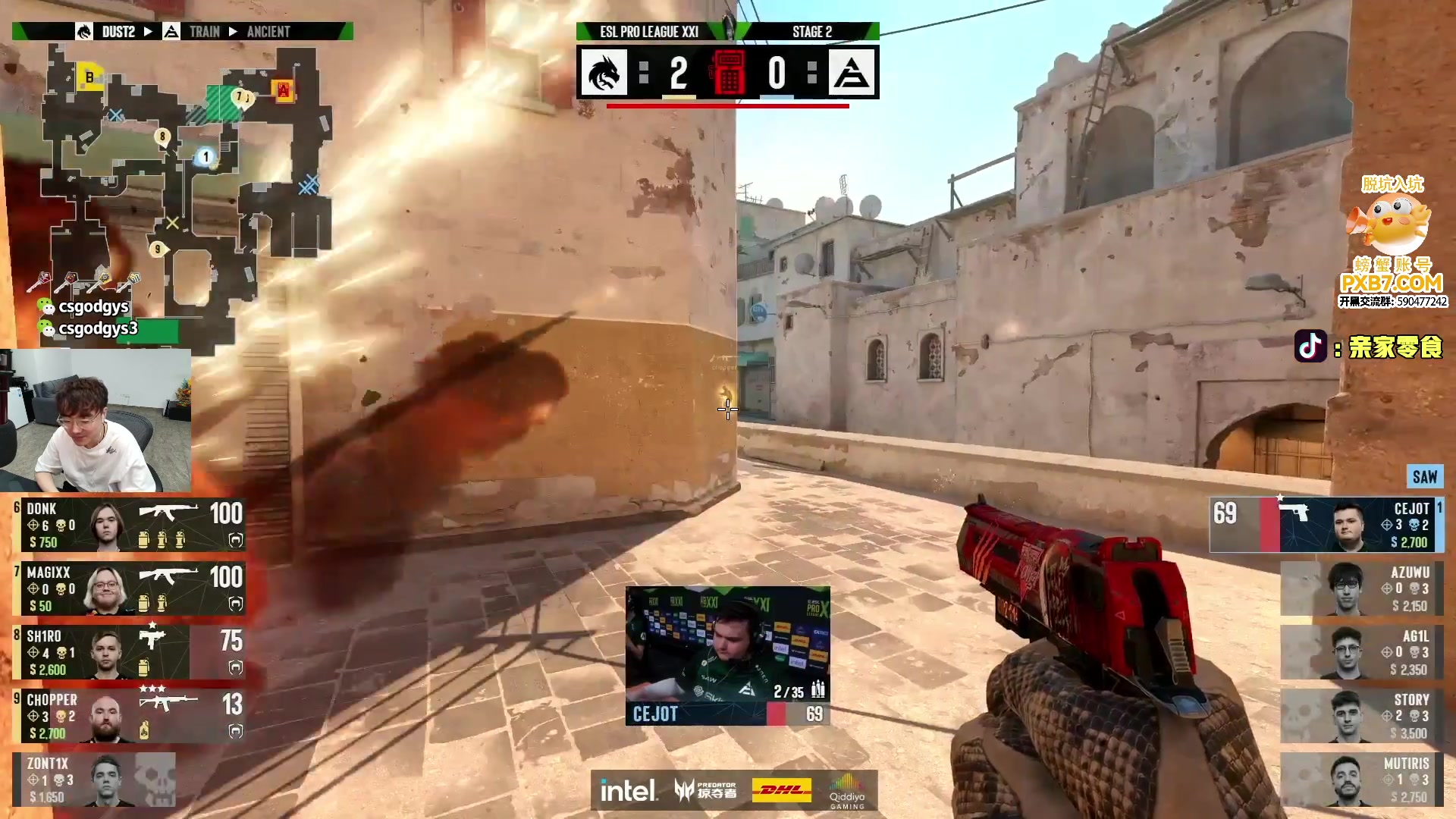The width and height of the screenshot is (1456, 819).
Task: Choose SH1RO's player row
Action: click(x=129, y=652)
